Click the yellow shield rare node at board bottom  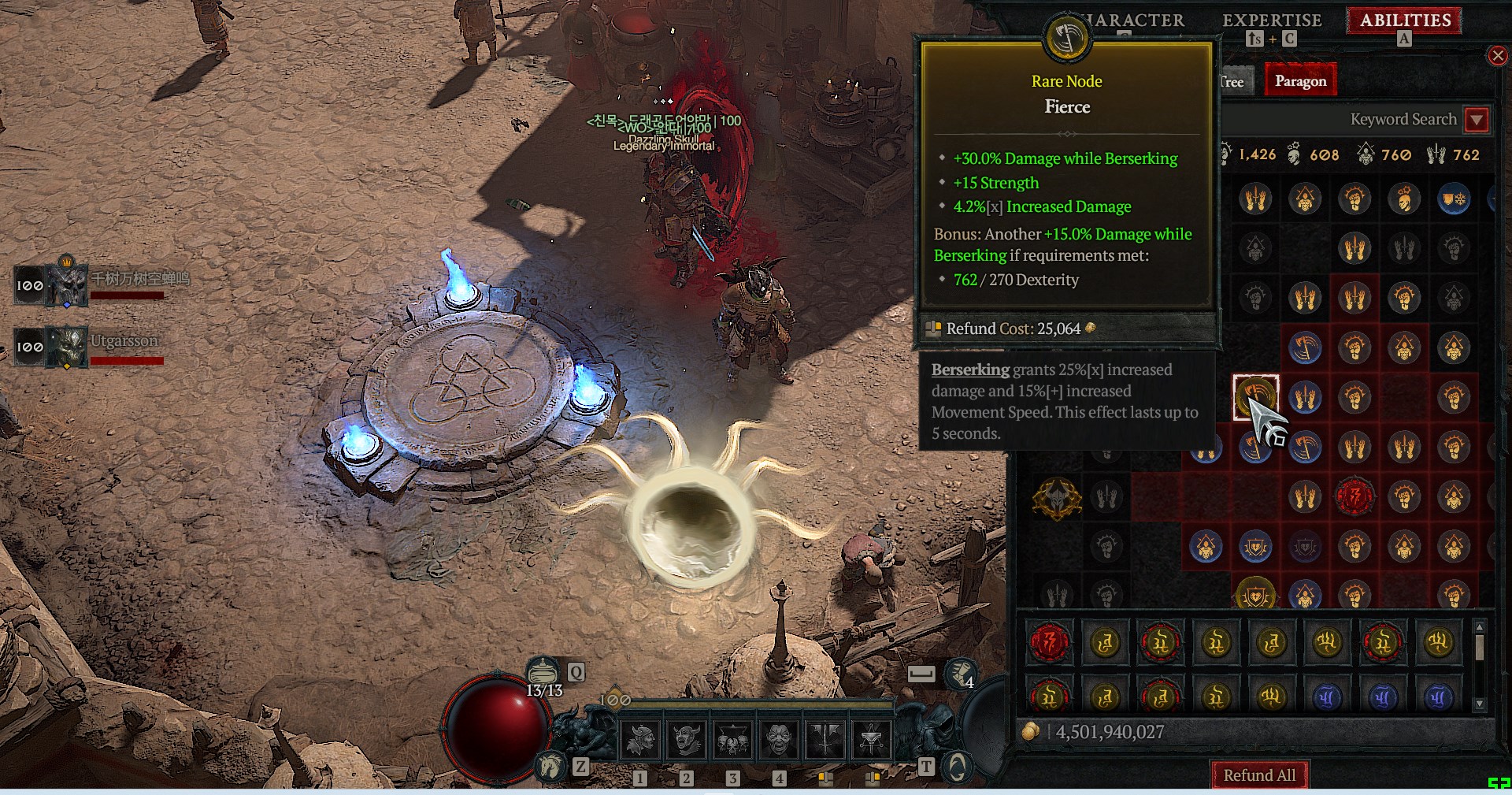1255,595
